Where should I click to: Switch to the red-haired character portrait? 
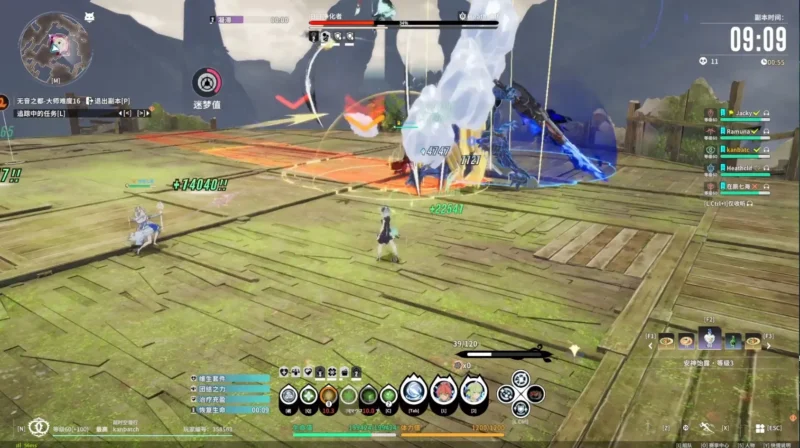pos(443,393)
